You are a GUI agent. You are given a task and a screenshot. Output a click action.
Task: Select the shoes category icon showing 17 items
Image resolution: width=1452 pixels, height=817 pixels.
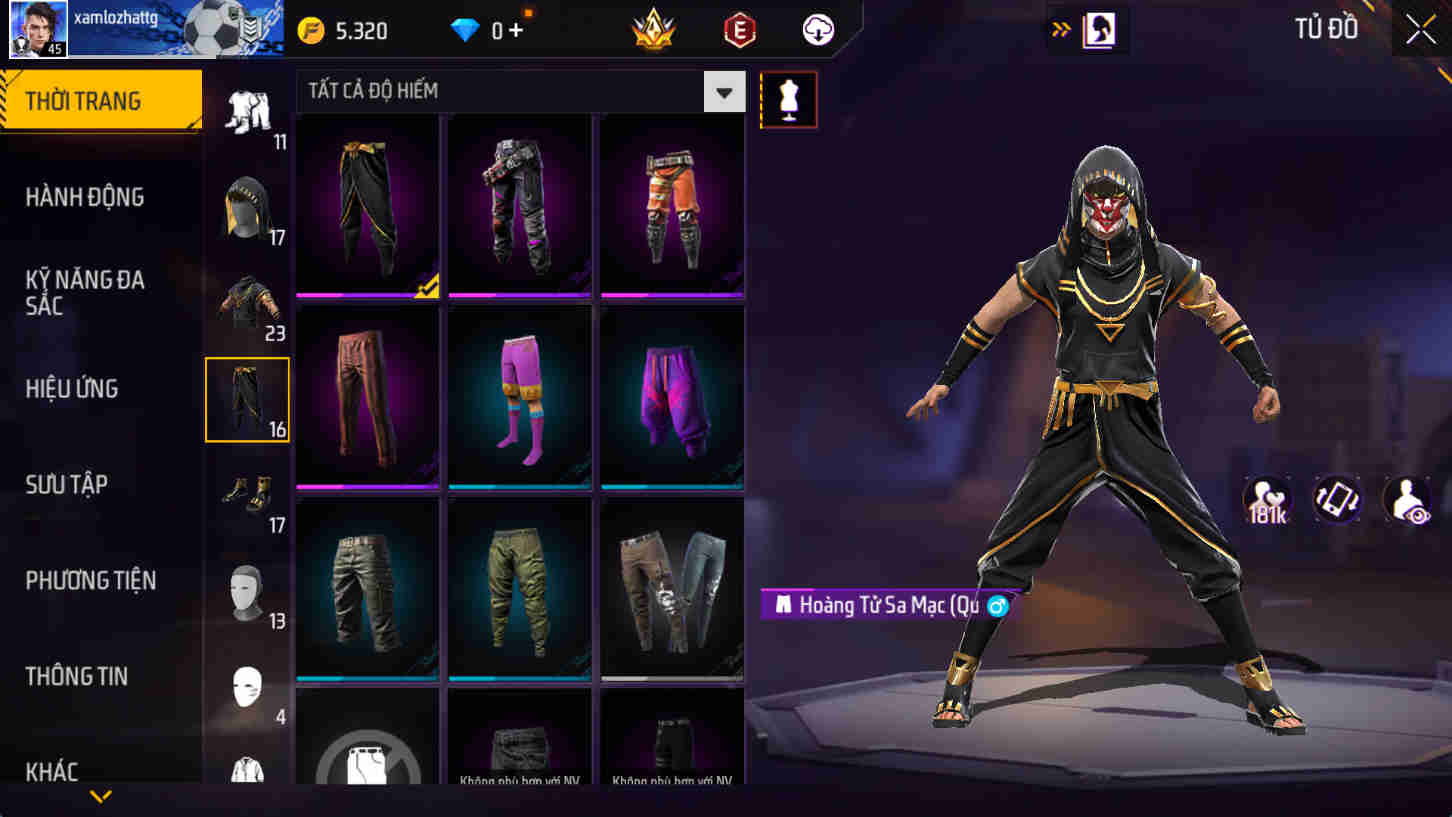[x=247, y=491]
